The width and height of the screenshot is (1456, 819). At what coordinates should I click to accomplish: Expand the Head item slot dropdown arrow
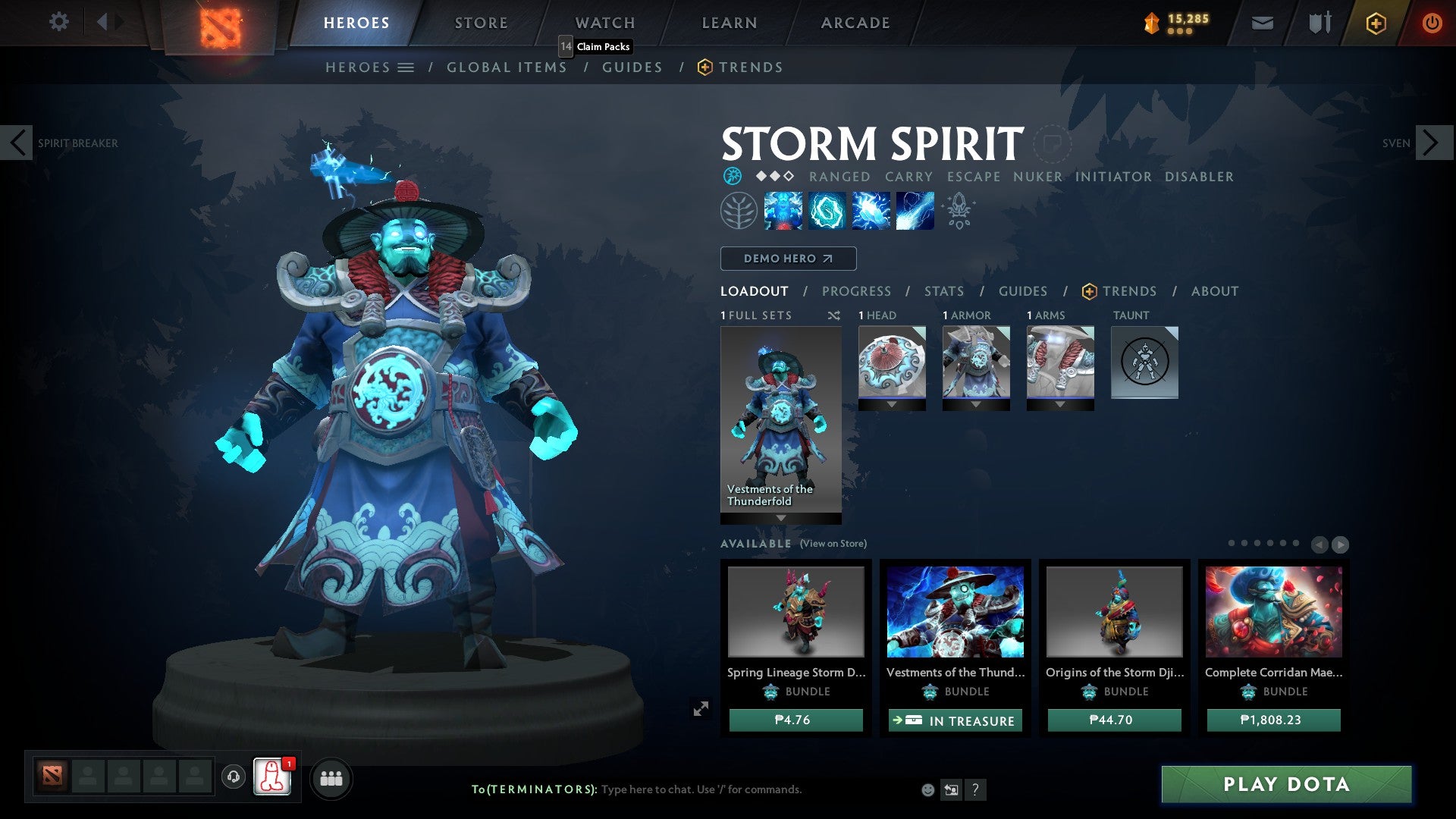pos(892,404)
